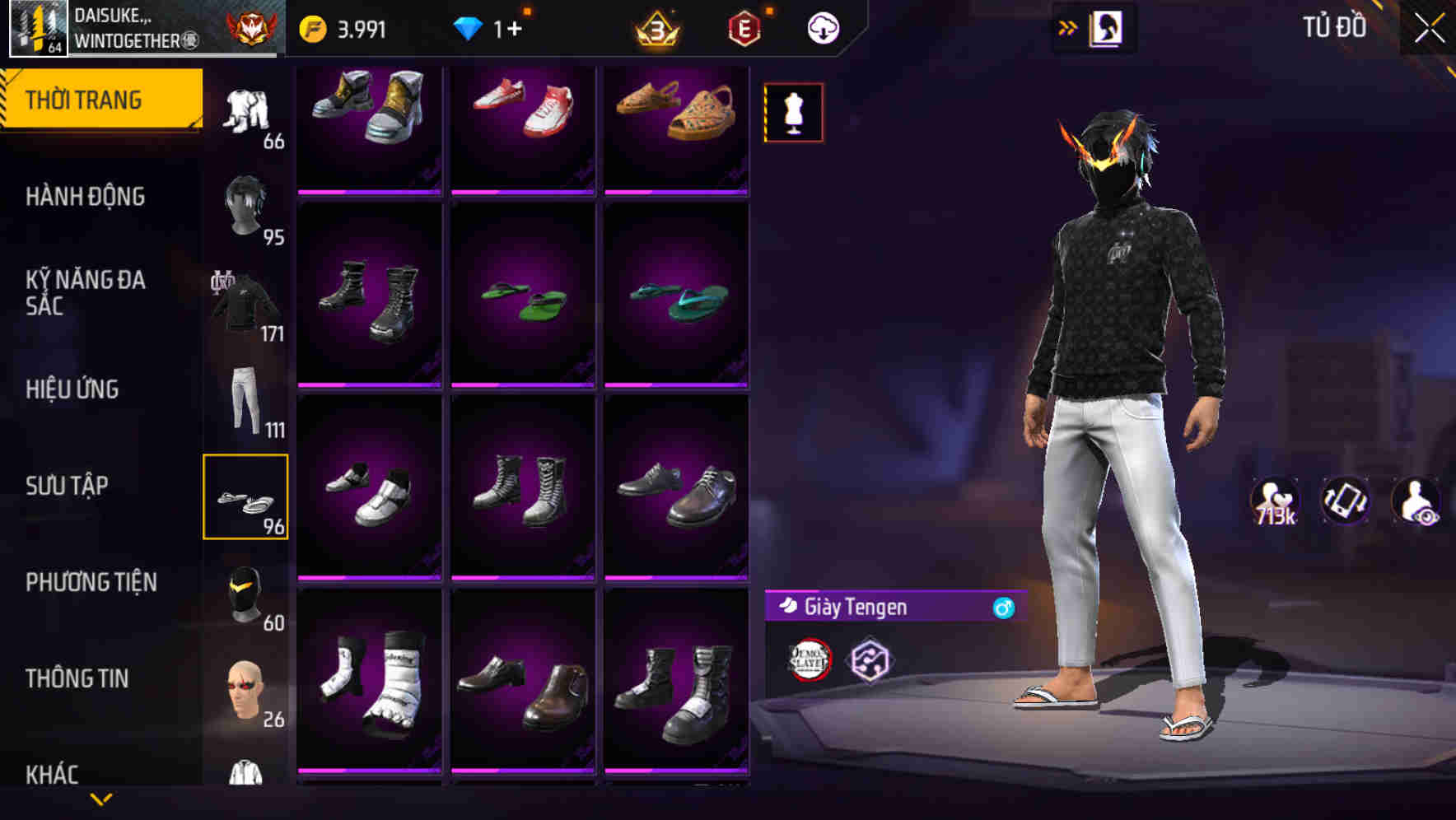Viewport: 1456px width, 820px height.
Task: Click the cloud download icon in top bar
Action: 821,26
